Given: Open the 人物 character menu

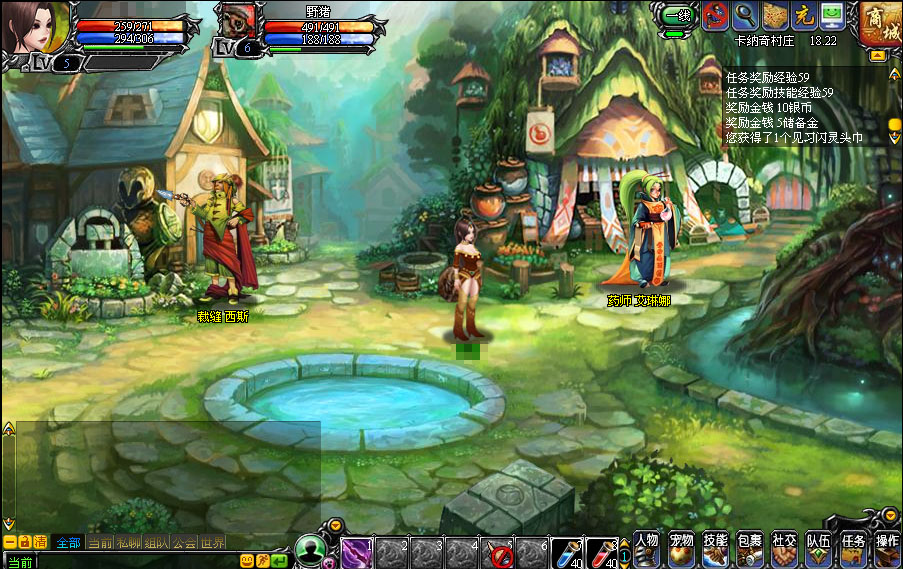Looking at the screenshot, I should [x=647, y=548].
